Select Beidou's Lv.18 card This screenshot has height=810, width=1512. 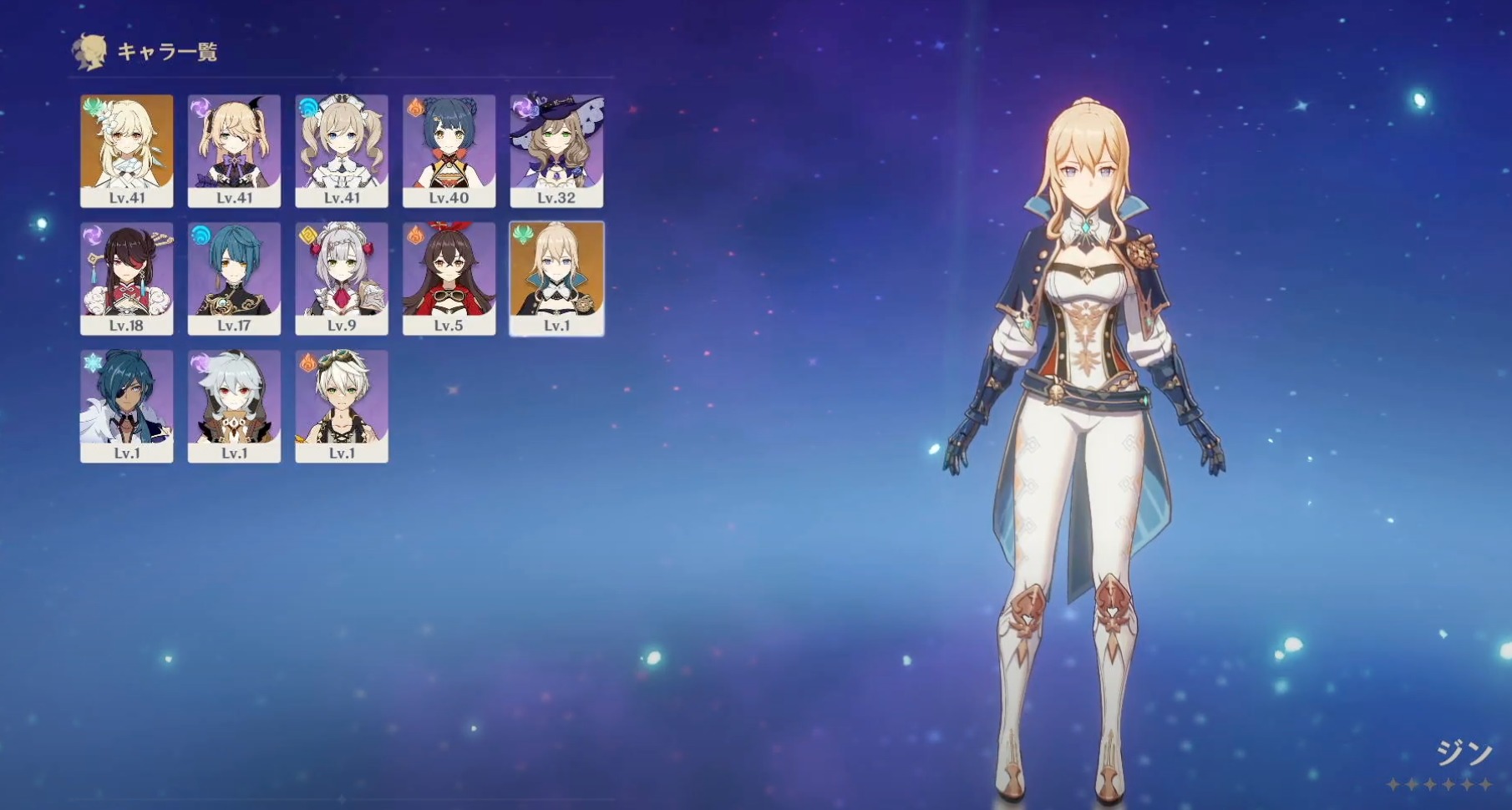(127, 278)
